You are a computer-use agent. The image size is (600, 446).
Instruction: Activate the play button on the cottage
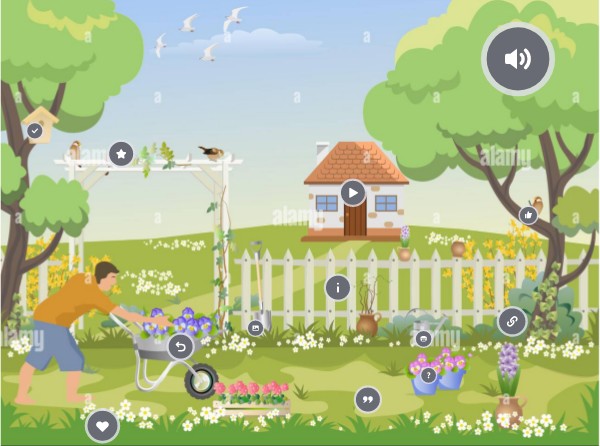coord(352,192)
